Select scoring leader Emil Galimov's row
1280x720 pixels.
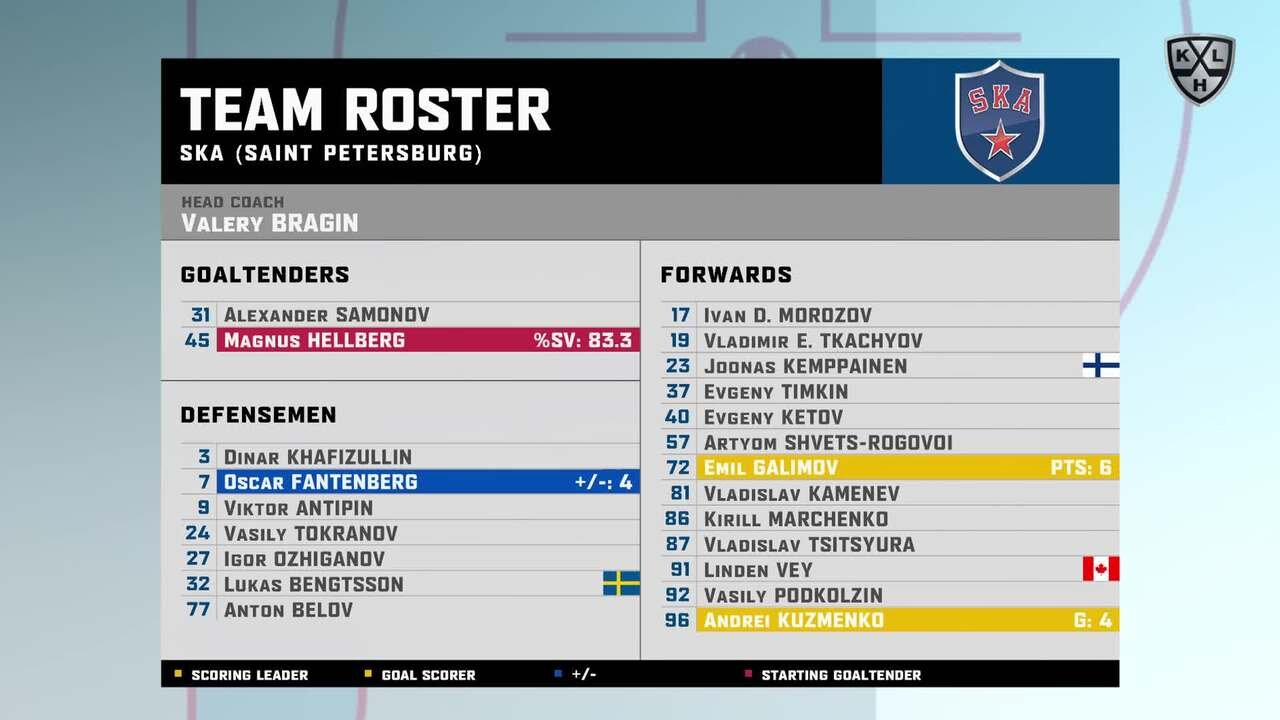coord(906,468)
